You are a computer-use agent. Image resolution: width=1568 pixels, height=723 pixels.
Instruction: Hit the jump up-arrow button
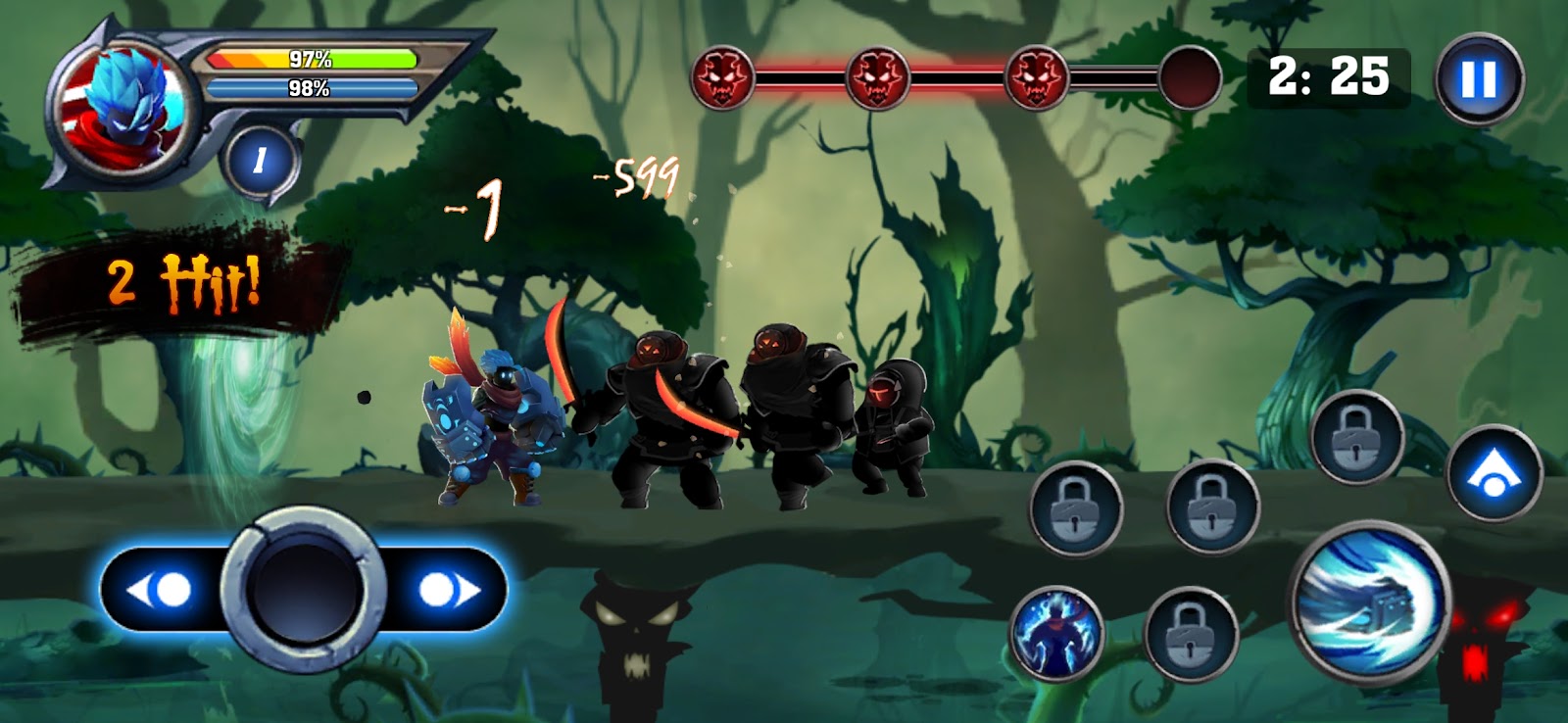[x=1493, y=474]
